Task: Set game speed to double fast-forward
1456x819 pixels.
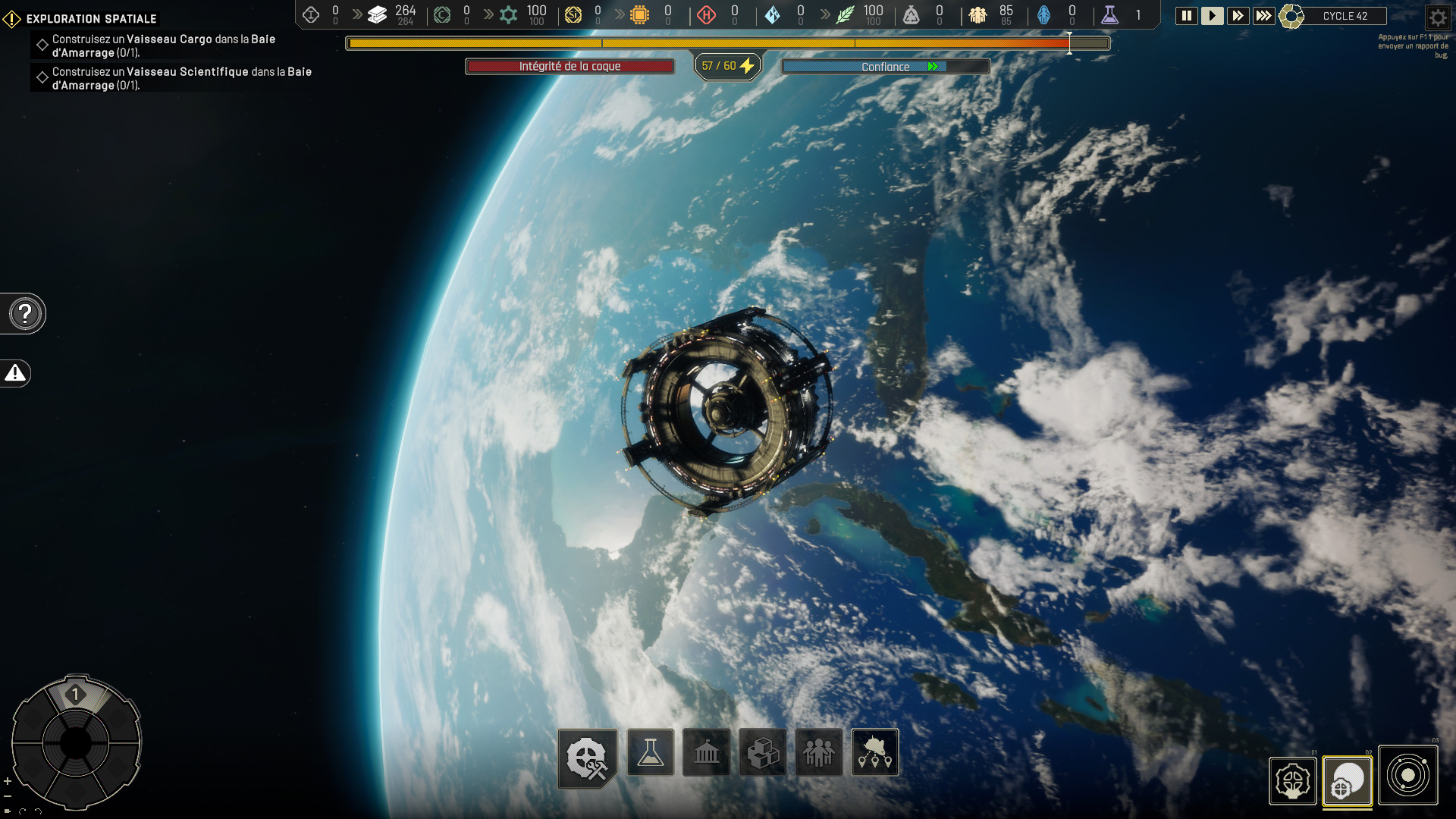Action: pos(1238,16)
